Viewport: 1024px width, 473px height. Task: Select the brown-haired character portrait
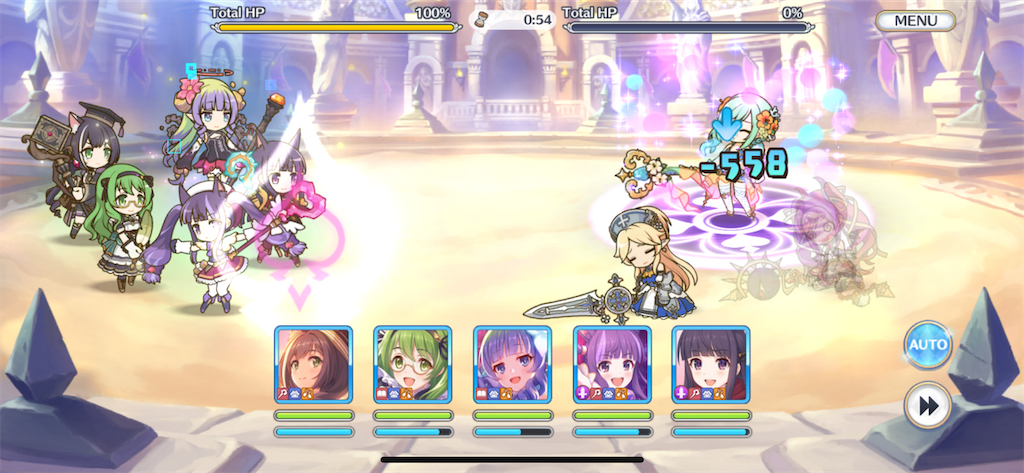point(313,364)
